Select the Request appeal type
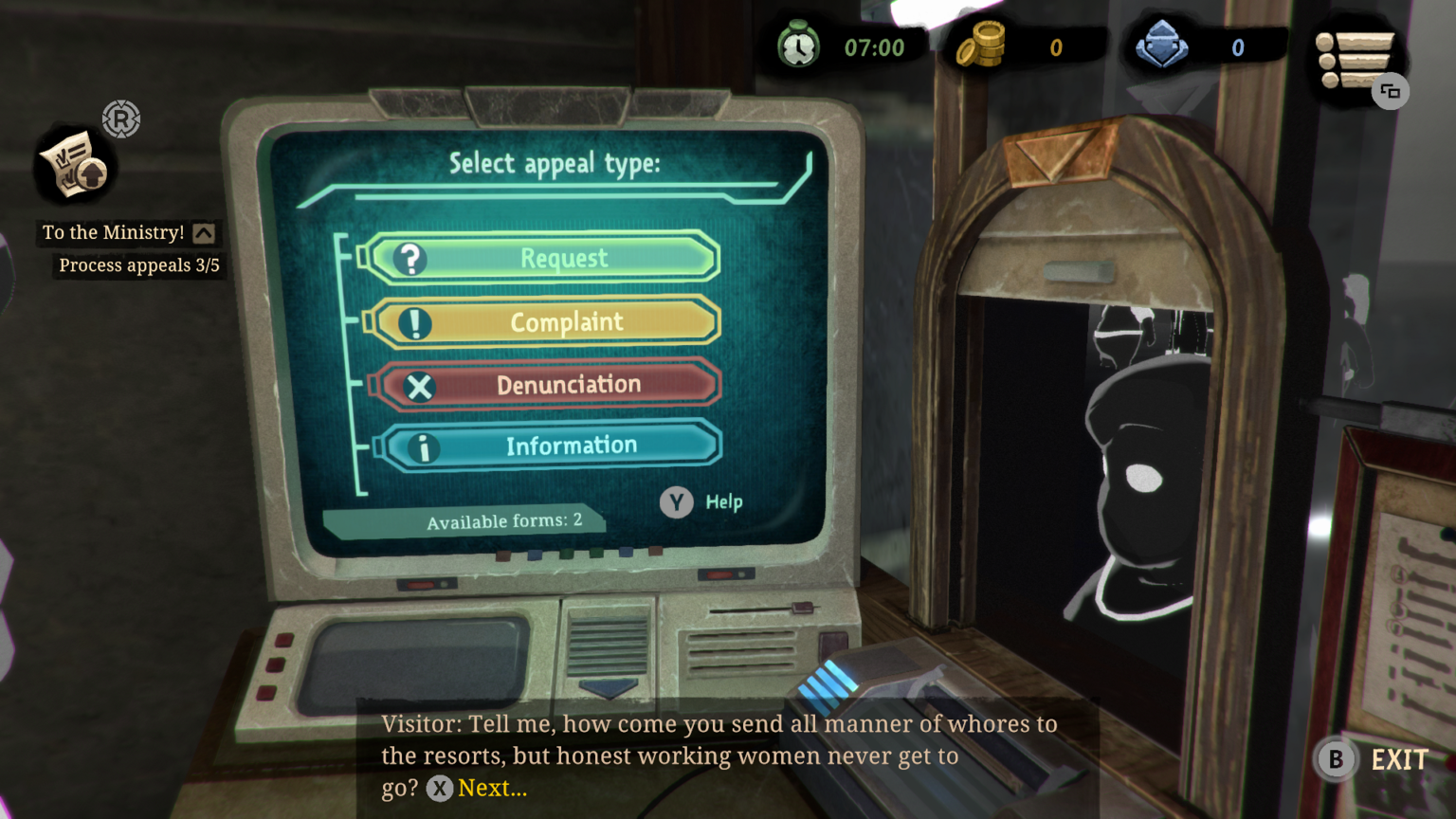This screenshot has height=819, width=1456. point(542,258)
